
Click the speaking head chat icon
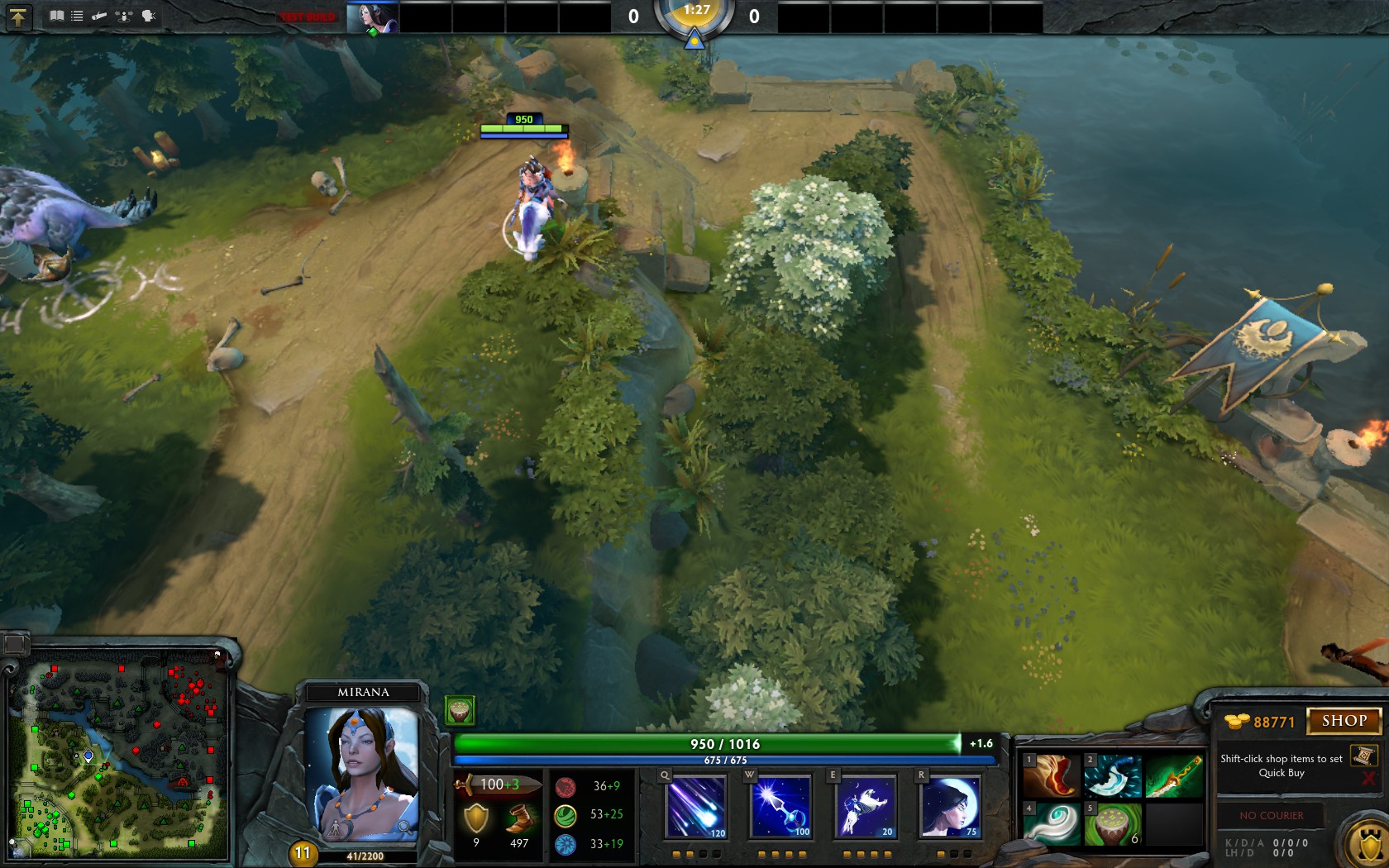tap(149, 16)
